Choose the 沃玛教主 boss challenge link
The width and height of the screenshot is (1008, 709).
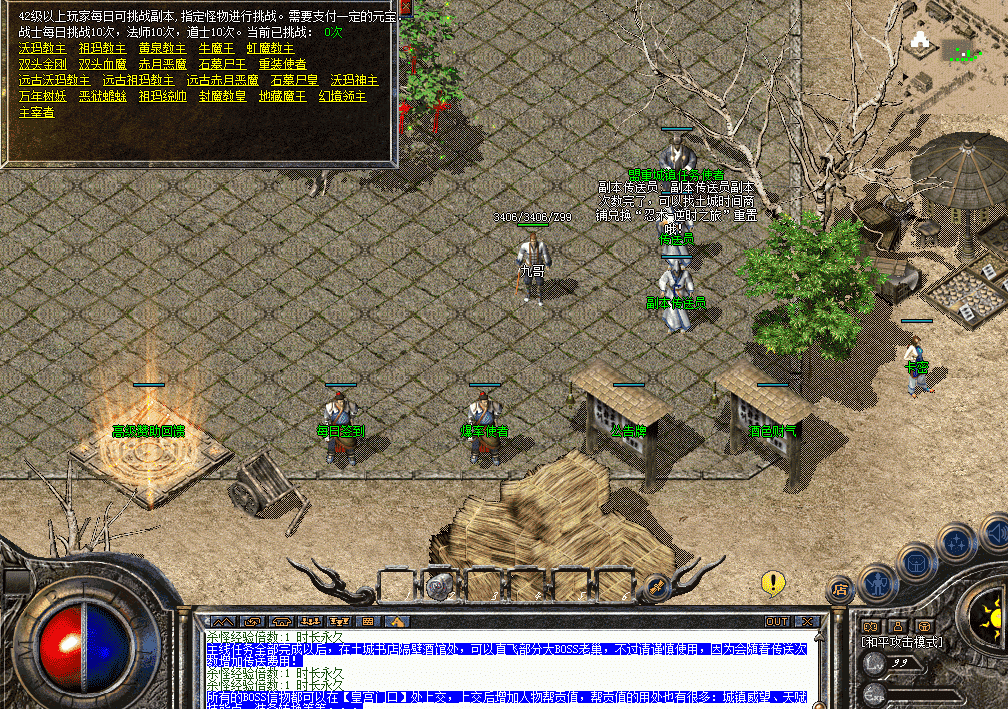tap(42, 48)
